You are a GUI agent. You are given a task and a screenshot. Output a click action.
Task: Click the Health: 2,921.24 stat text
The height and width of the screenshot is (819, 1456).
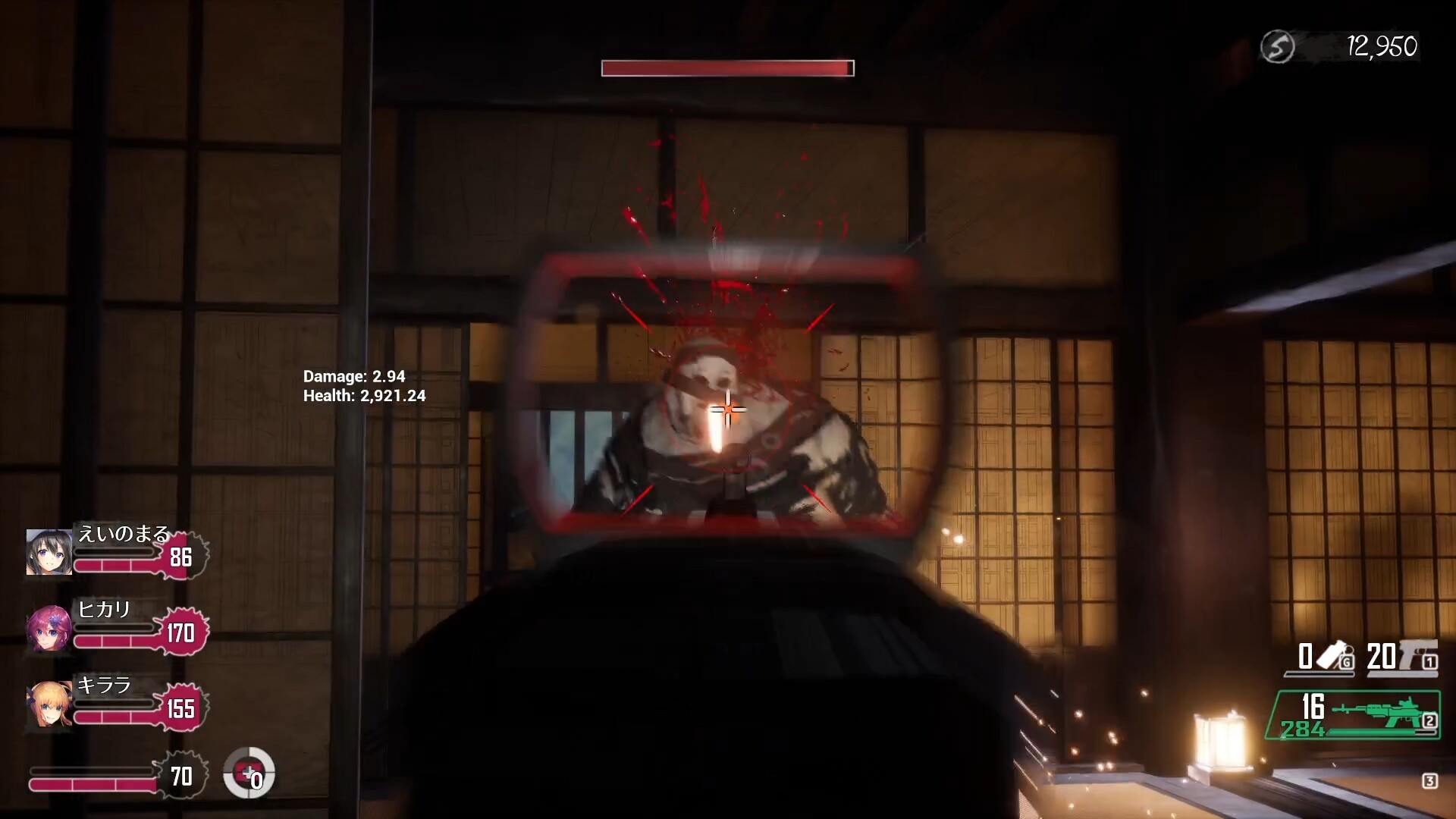tap(364, 395)
